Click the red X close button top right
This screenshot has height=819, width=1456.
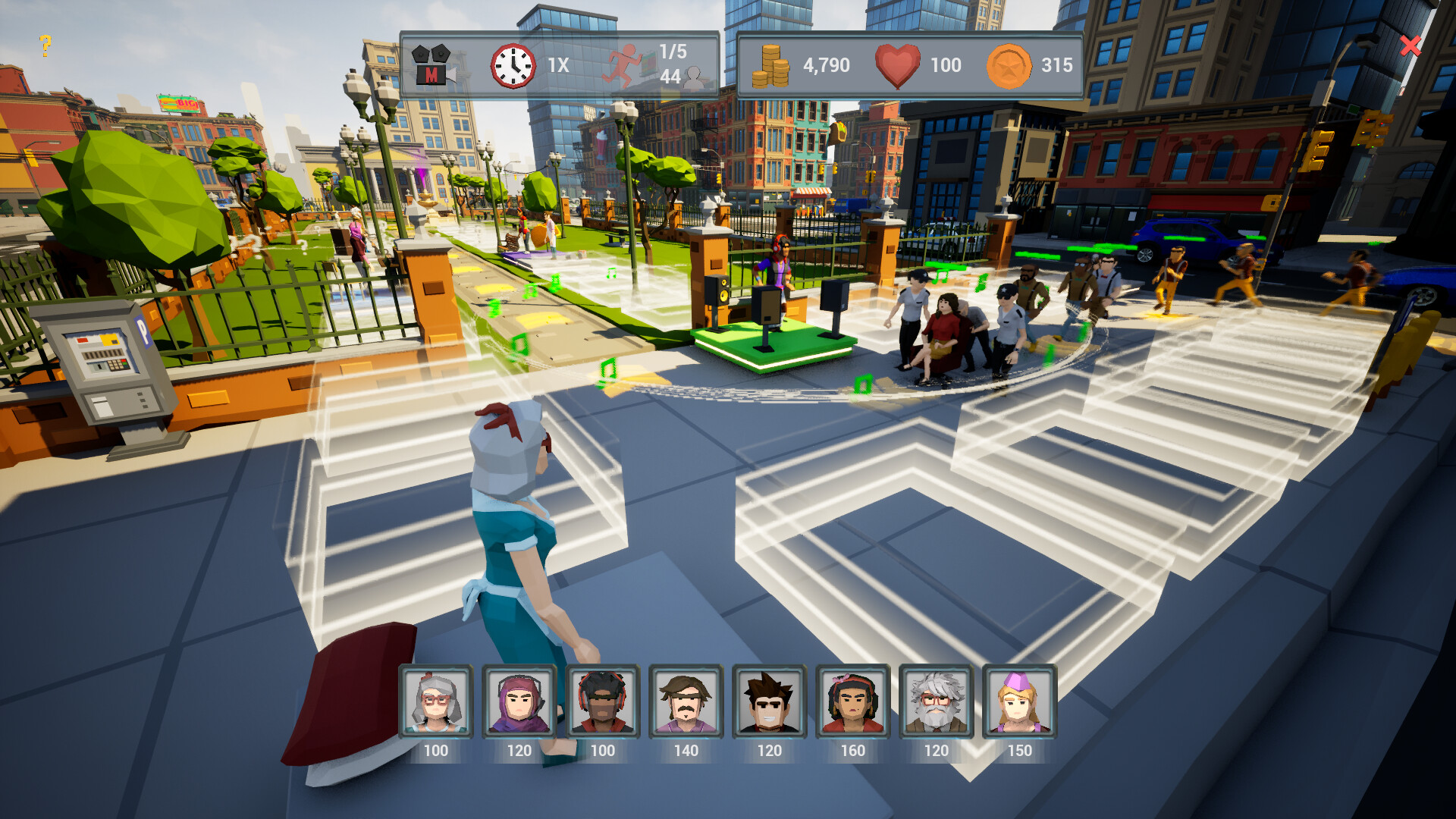(1409, 47)
